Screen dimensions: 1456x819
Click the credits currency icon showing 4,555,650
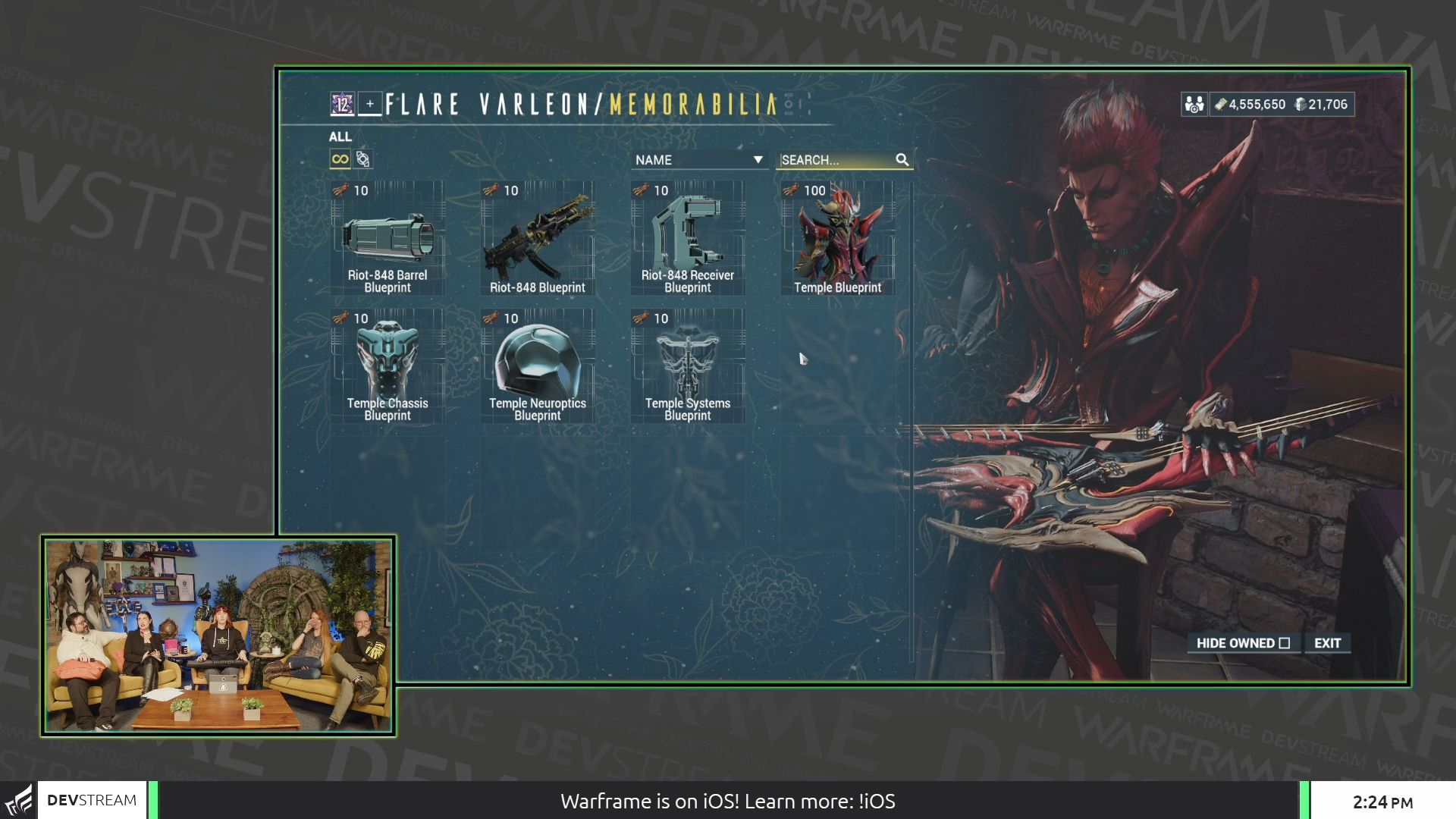[1220, 105]
